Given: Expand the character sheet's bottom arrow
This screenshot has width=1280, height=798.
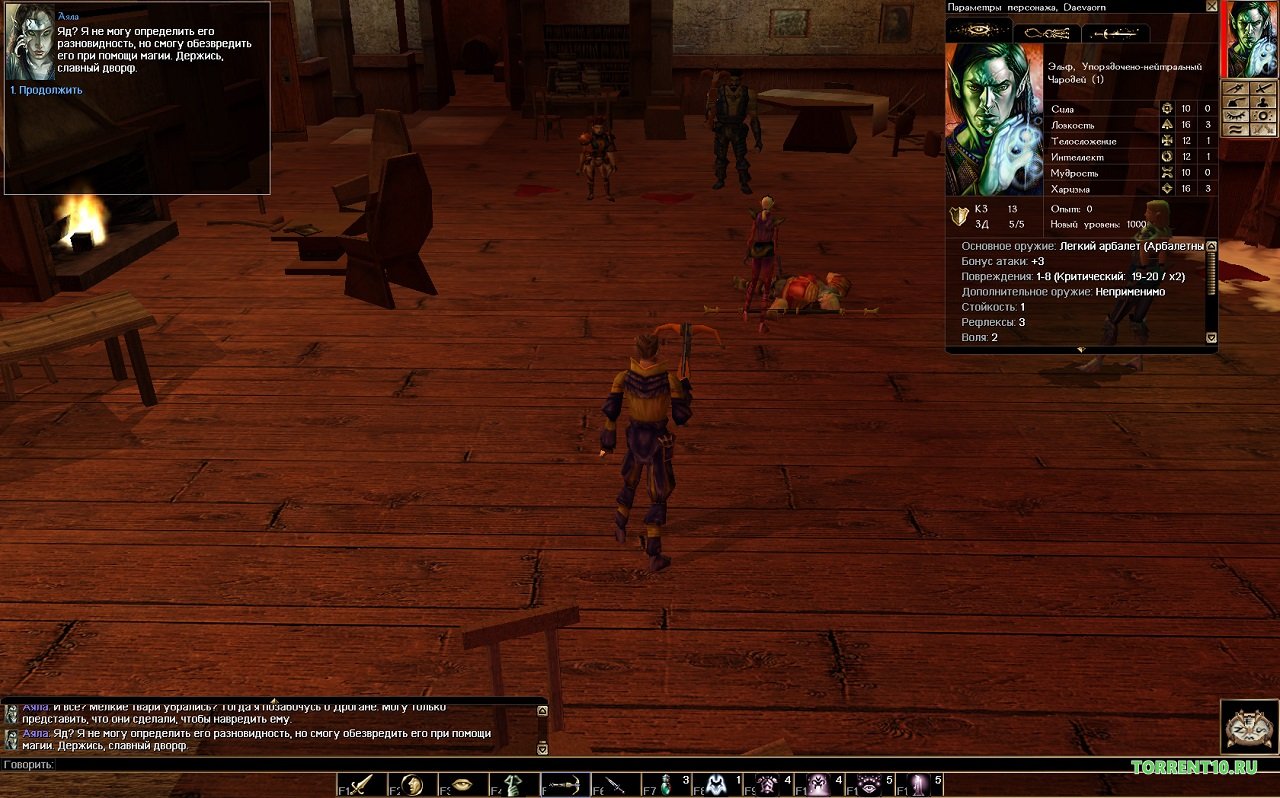Looking at the screenshot, I should (x=1080, y=349).
